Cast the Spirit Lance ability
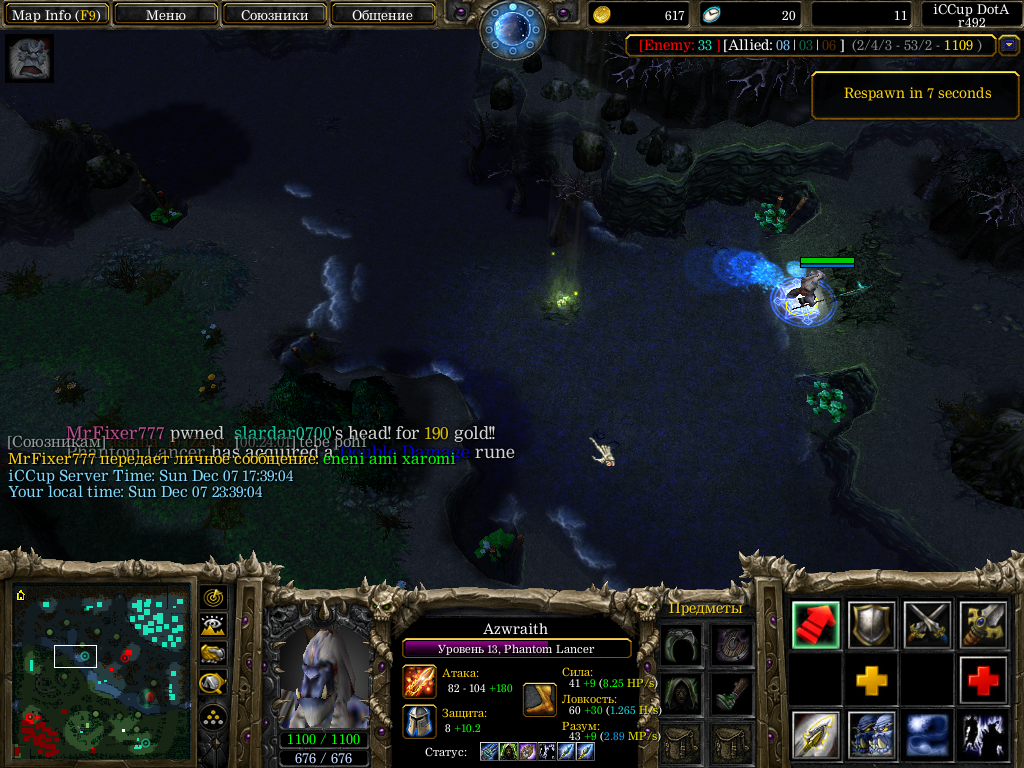Image resolution: width=1024 pixels, height=768 pixels. (x=815, y=736)
